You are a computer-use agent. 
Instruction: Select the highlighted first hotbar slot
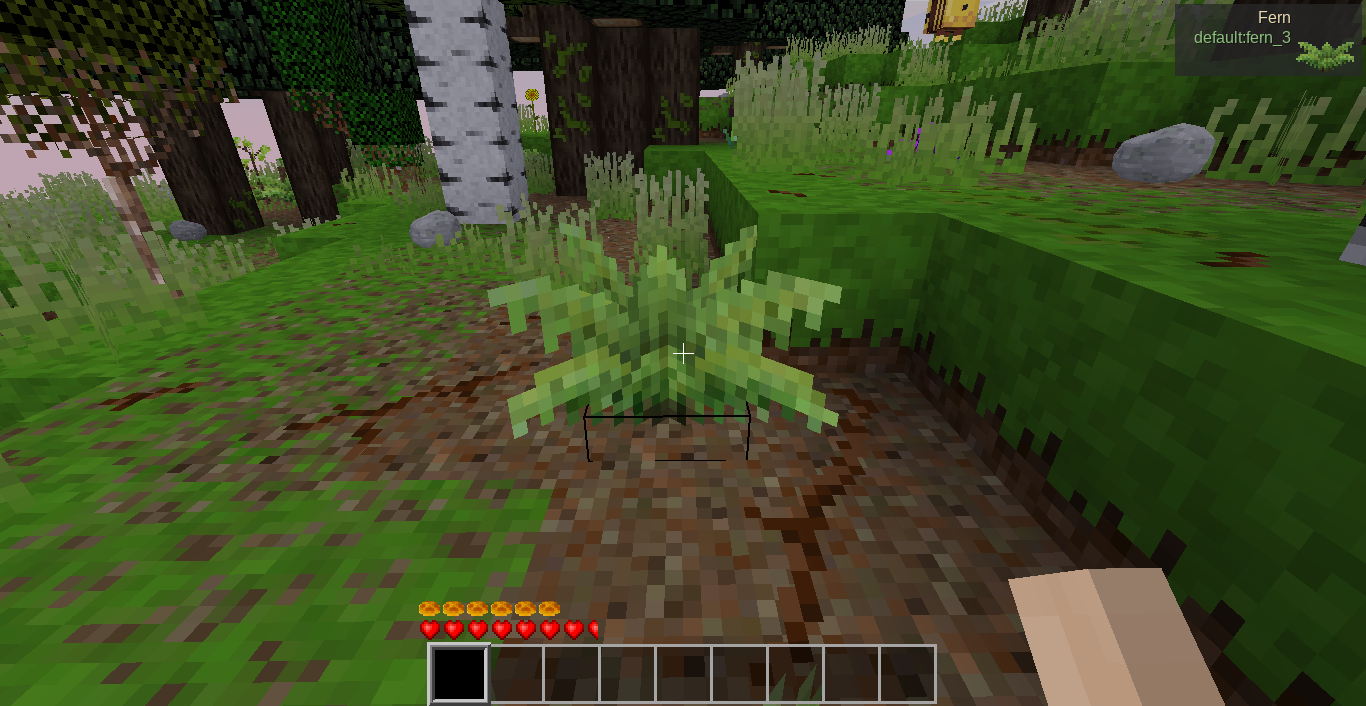[x=459, y=674]
